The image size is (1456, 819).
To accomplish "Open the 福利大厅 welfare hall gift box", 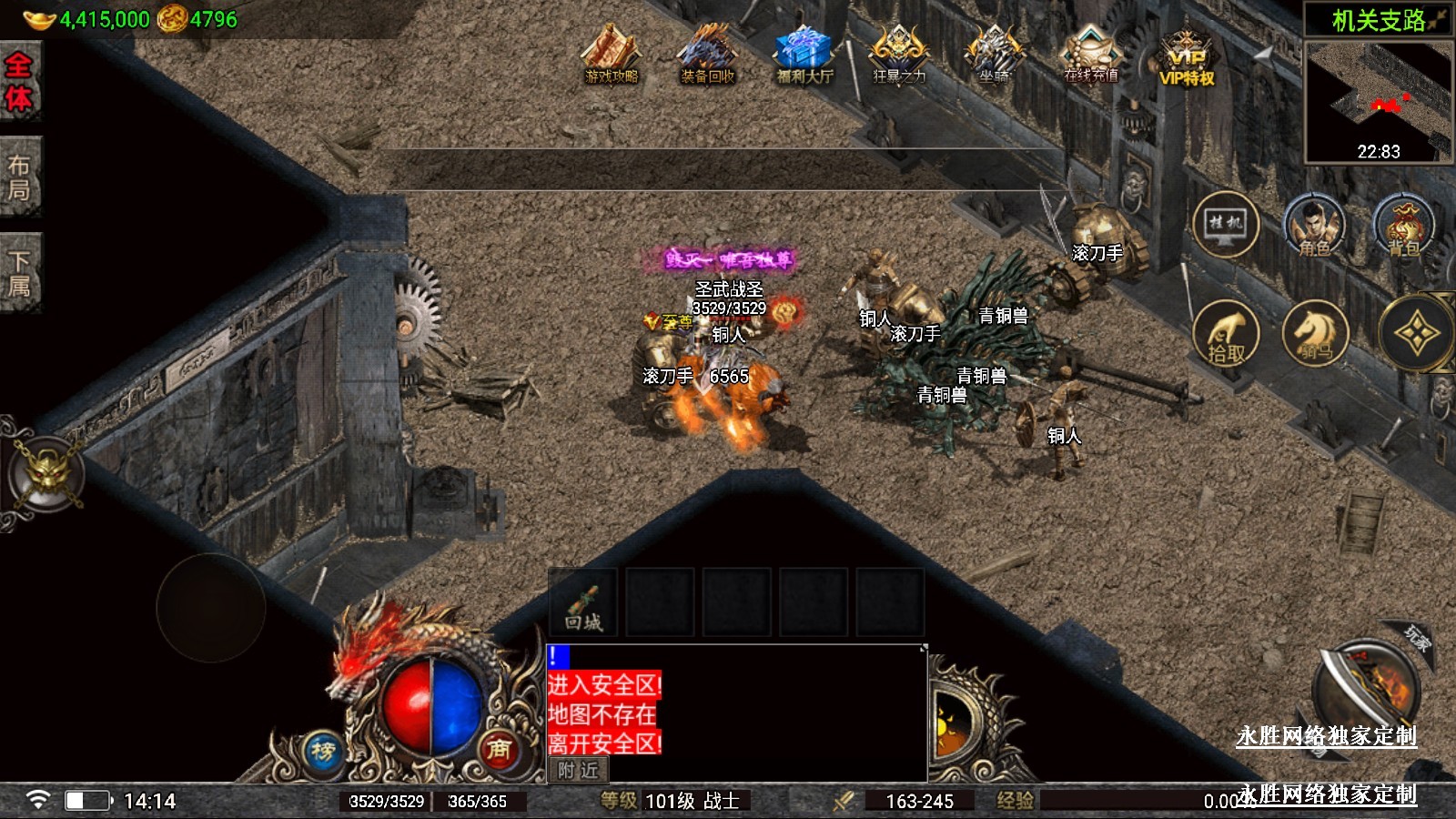I will point(804,56).
